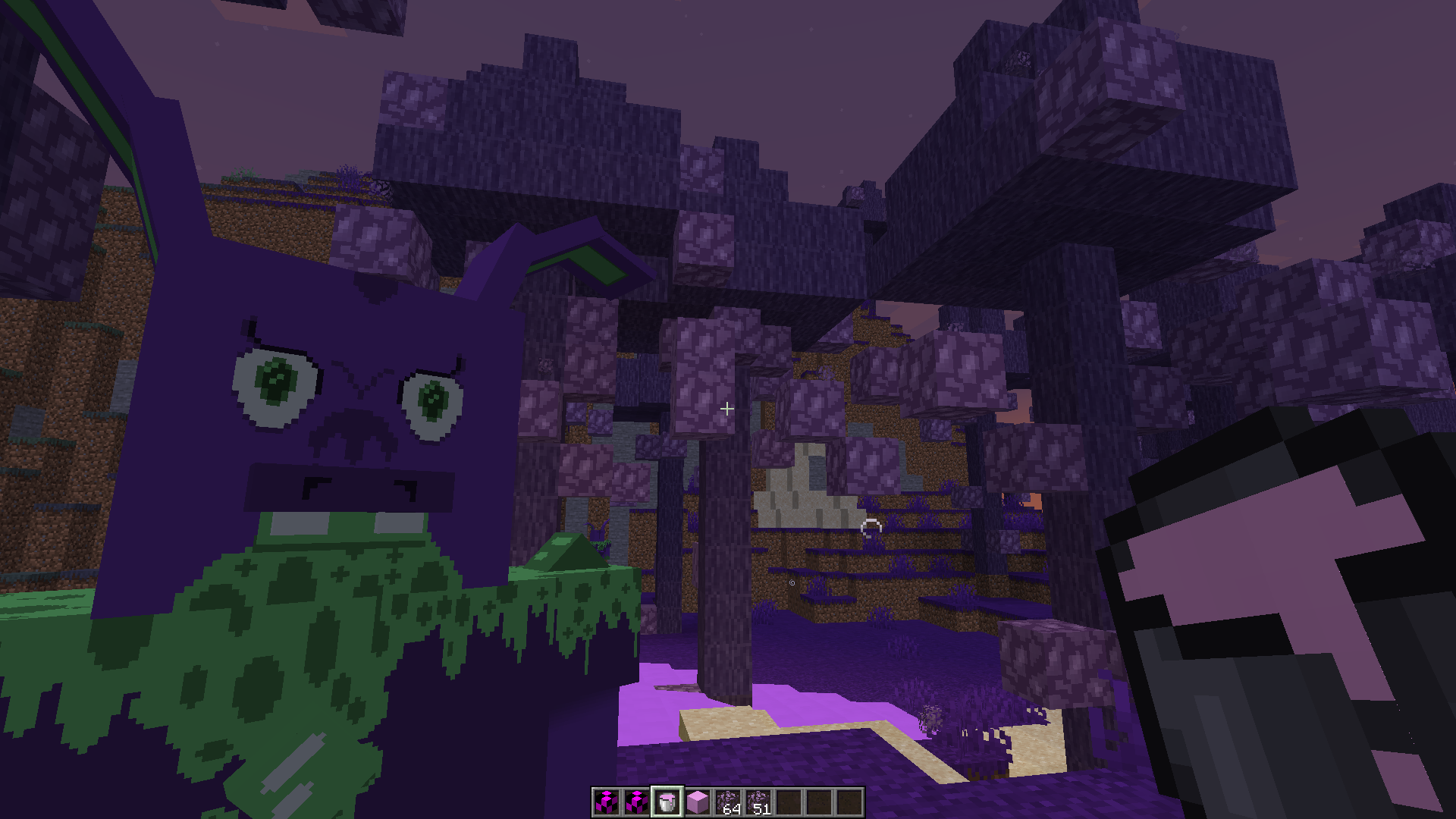
Task: Select the second magenta checkered block slot
Action: (x=637, y=802)
